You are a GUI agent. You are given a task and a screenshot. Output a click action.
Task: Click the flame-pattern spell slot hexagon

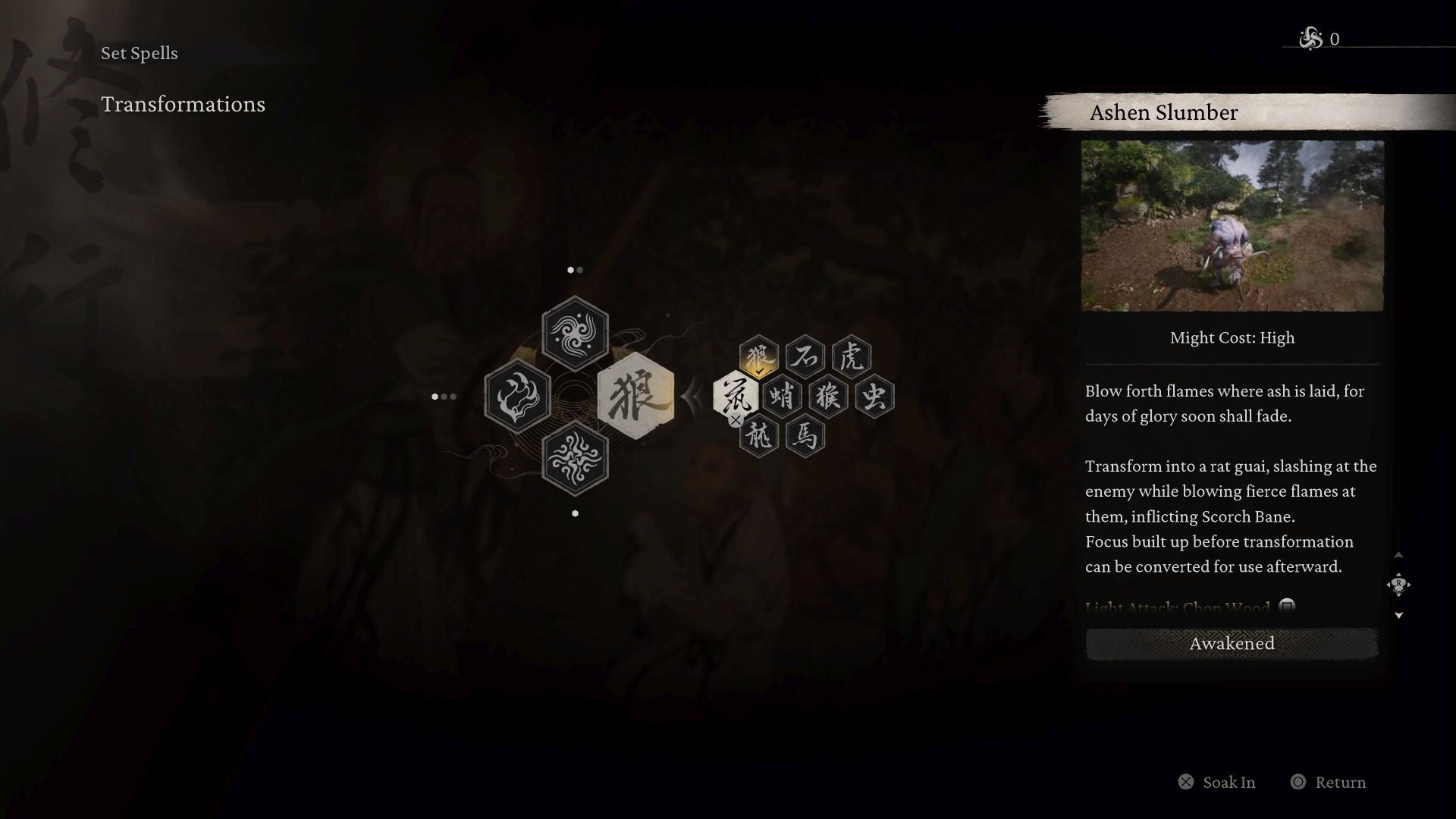(576, 459)
